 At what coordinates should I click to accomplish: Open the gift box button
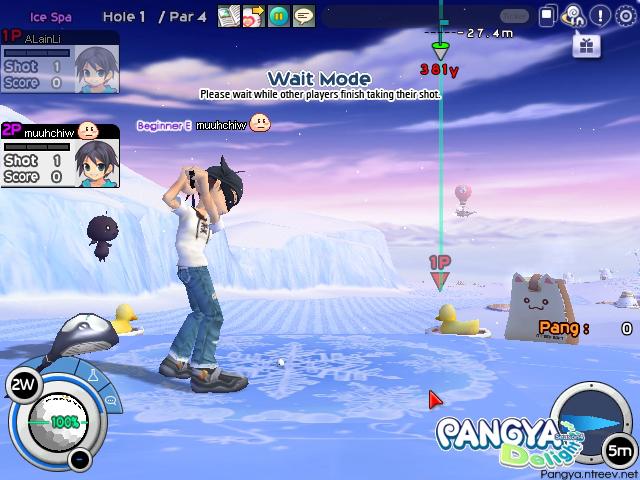tap(586, 45)
